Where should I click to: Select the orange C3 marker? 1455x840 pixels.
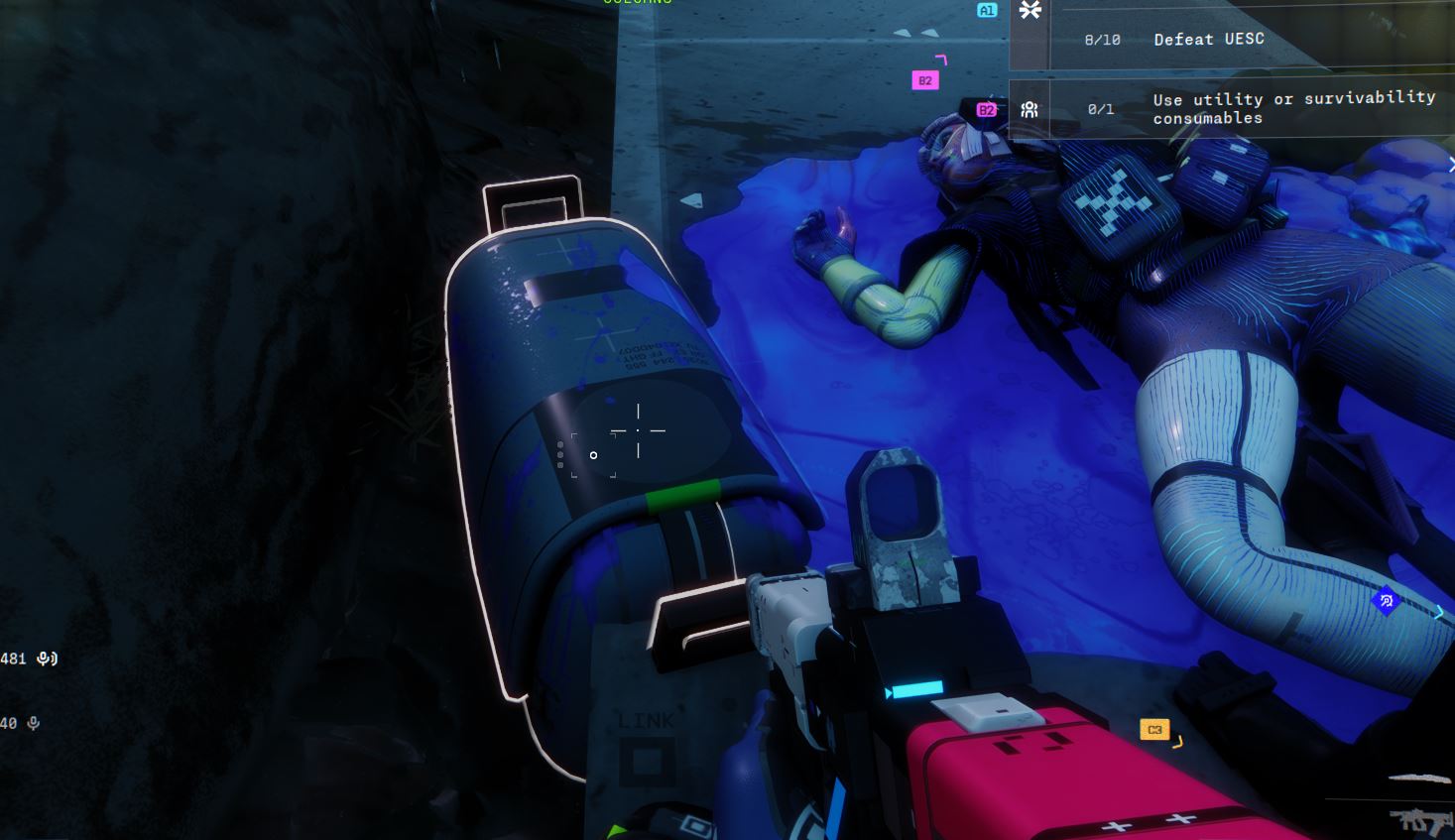(x=1154, y=730)
